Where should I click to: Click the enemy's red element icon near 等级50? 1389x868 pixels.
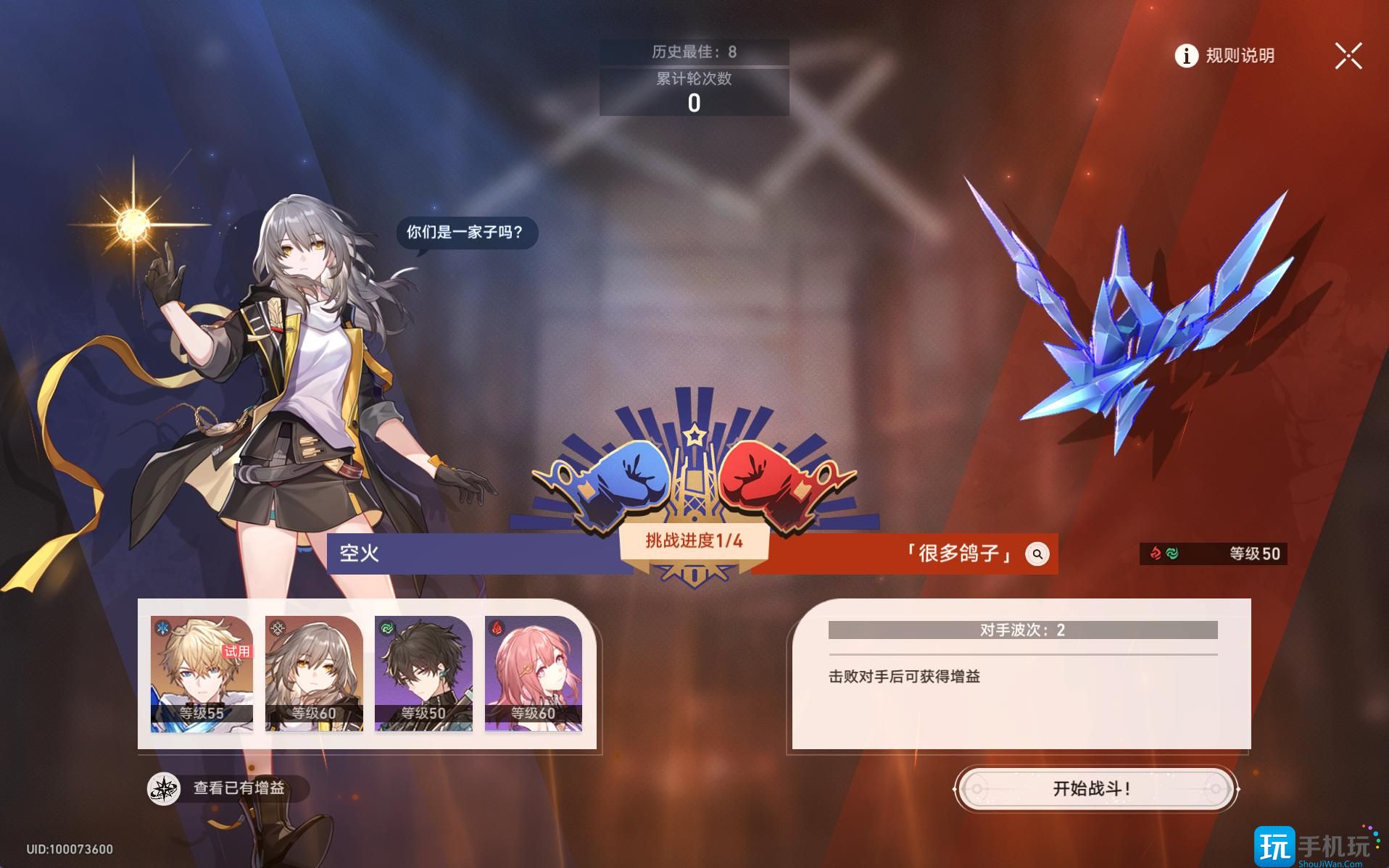pos(1156,552)
